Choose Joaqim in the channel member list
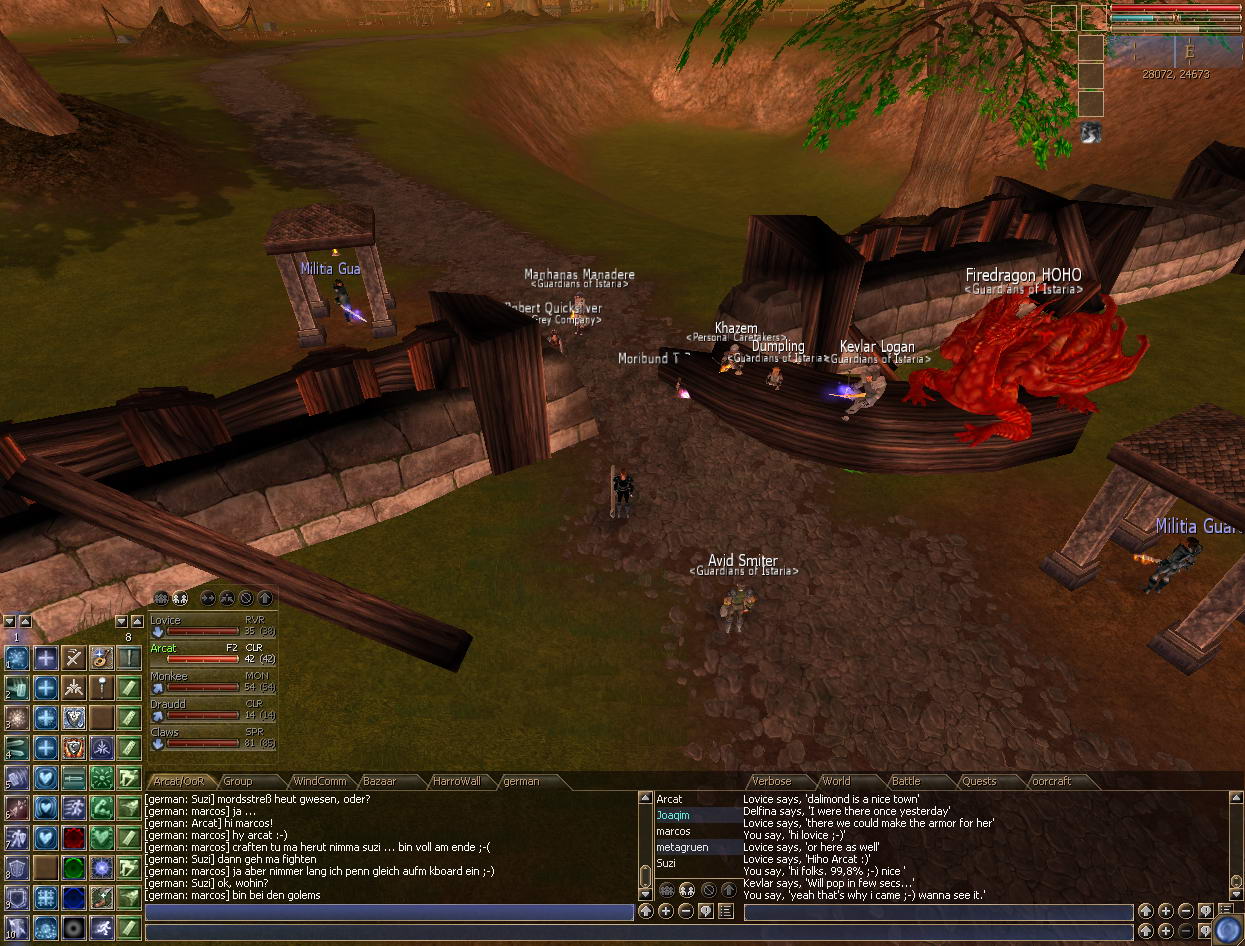 (x=673, y=816)
